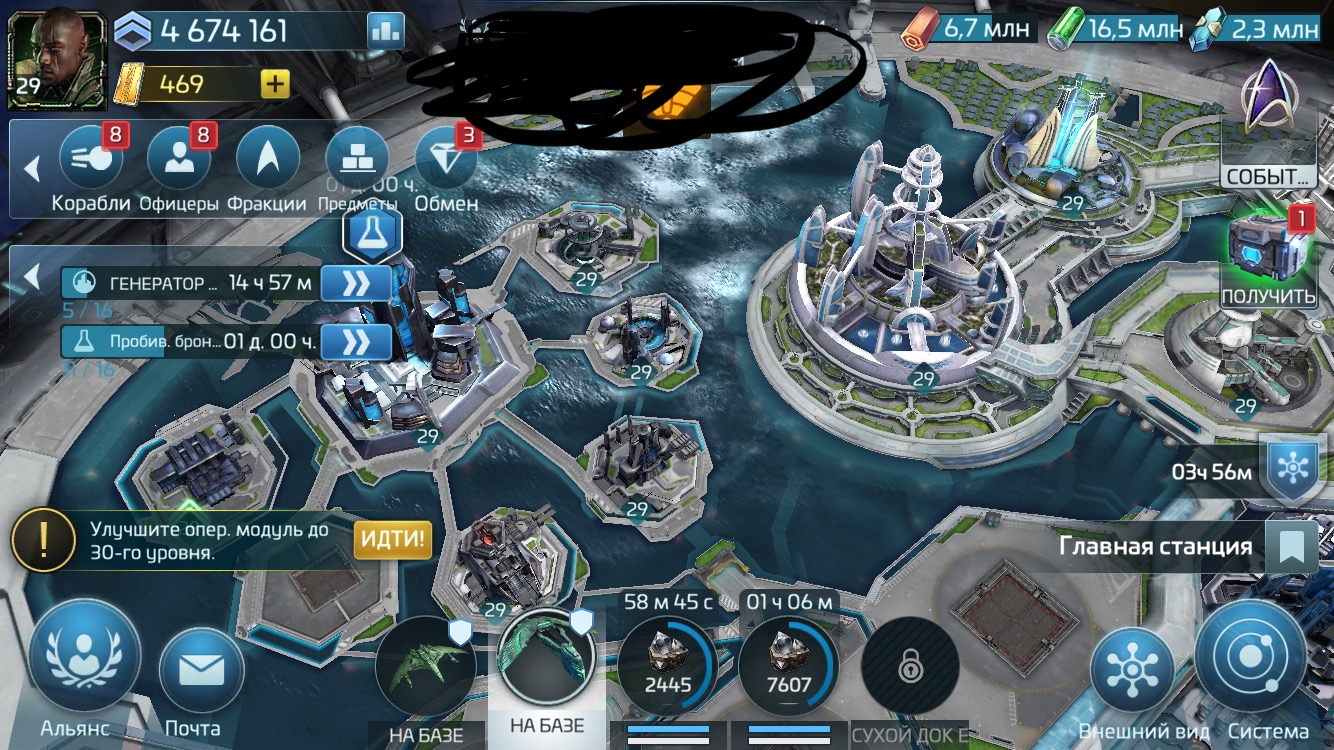
Task: Claim the gift chest labeled ПОЛУЧИТЬ
Action: [1269, 250]
